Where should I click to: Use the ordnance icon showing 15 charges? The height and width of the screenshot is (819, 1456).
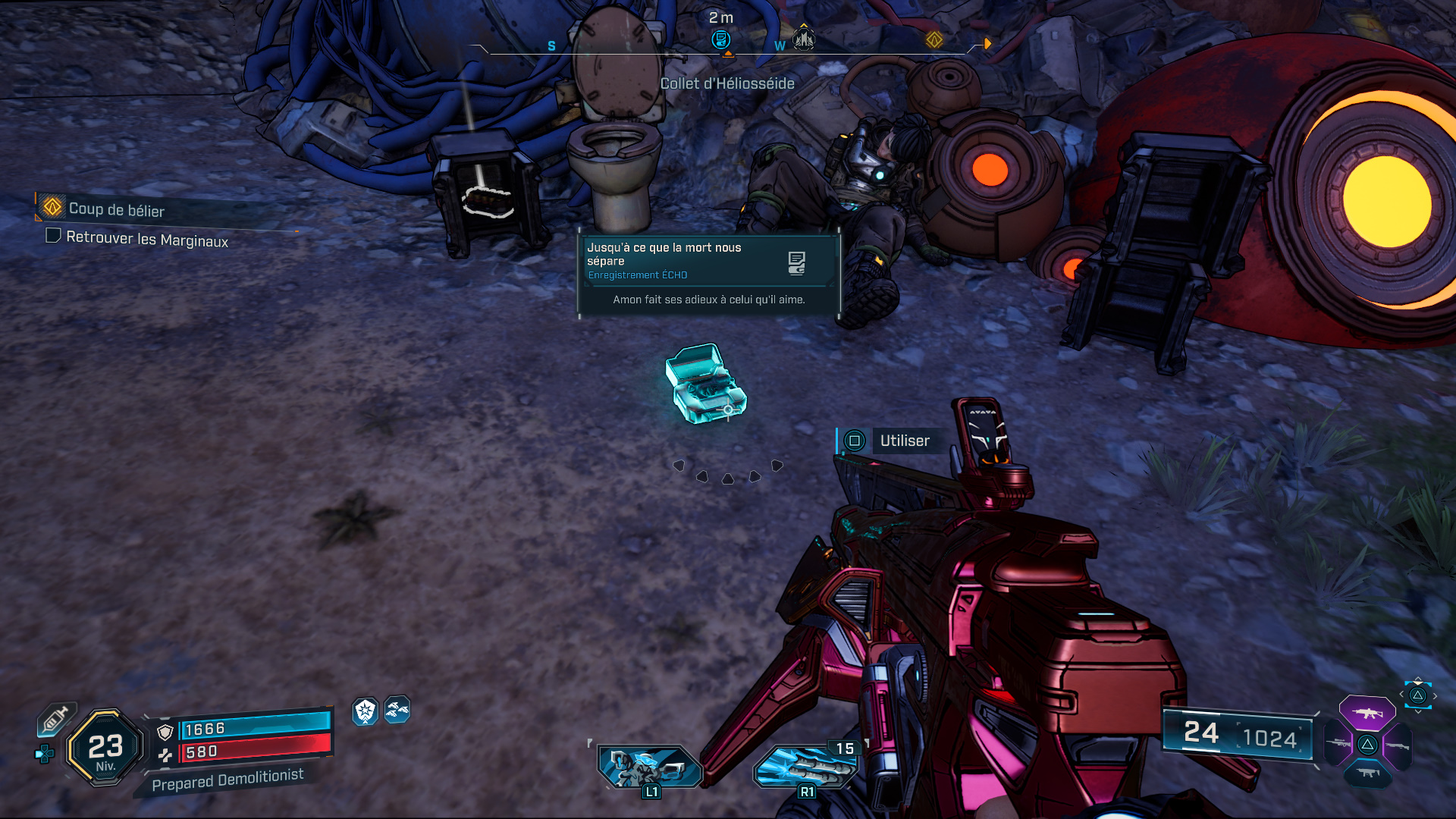coord(805,766)
